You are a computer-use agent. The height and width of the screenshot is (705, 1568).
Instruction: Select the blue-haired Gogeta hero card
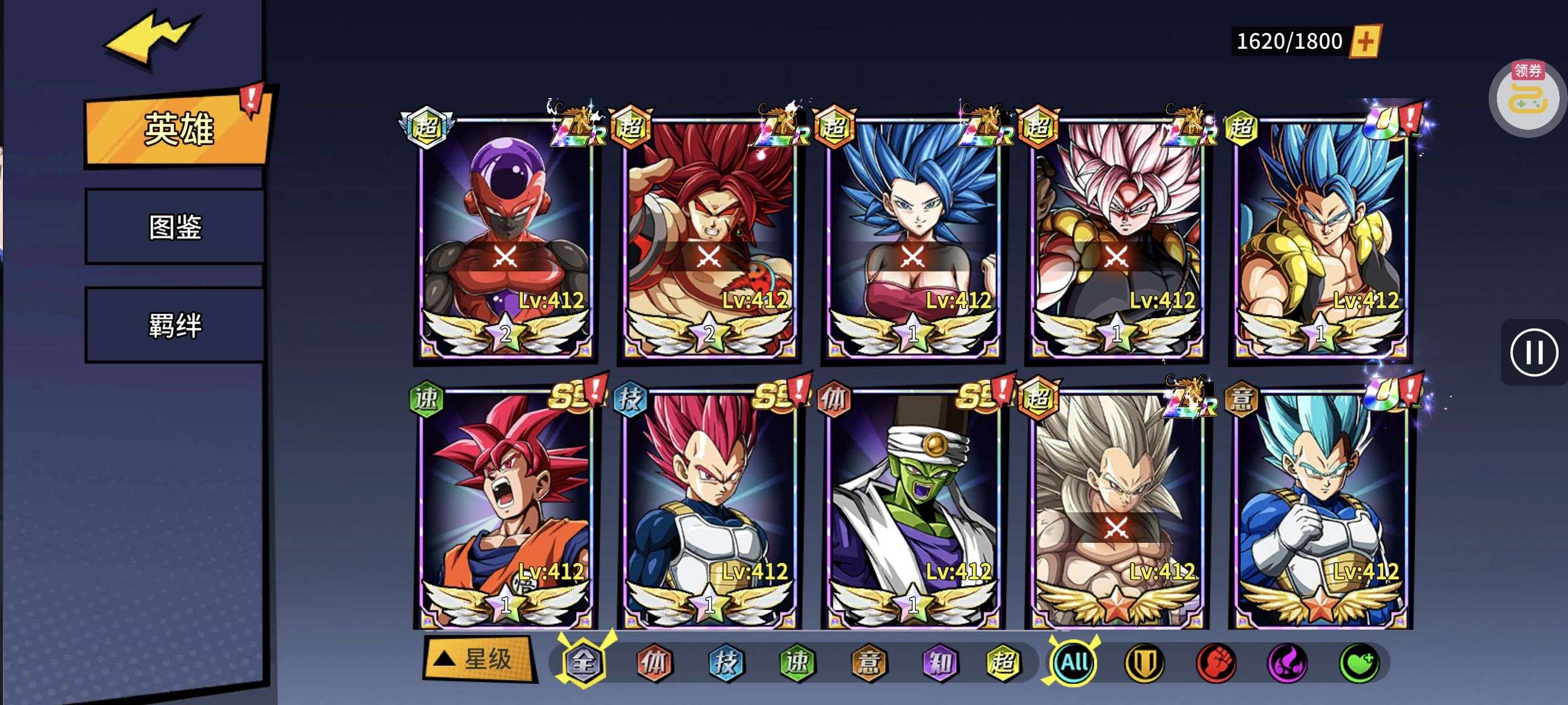1321,237
